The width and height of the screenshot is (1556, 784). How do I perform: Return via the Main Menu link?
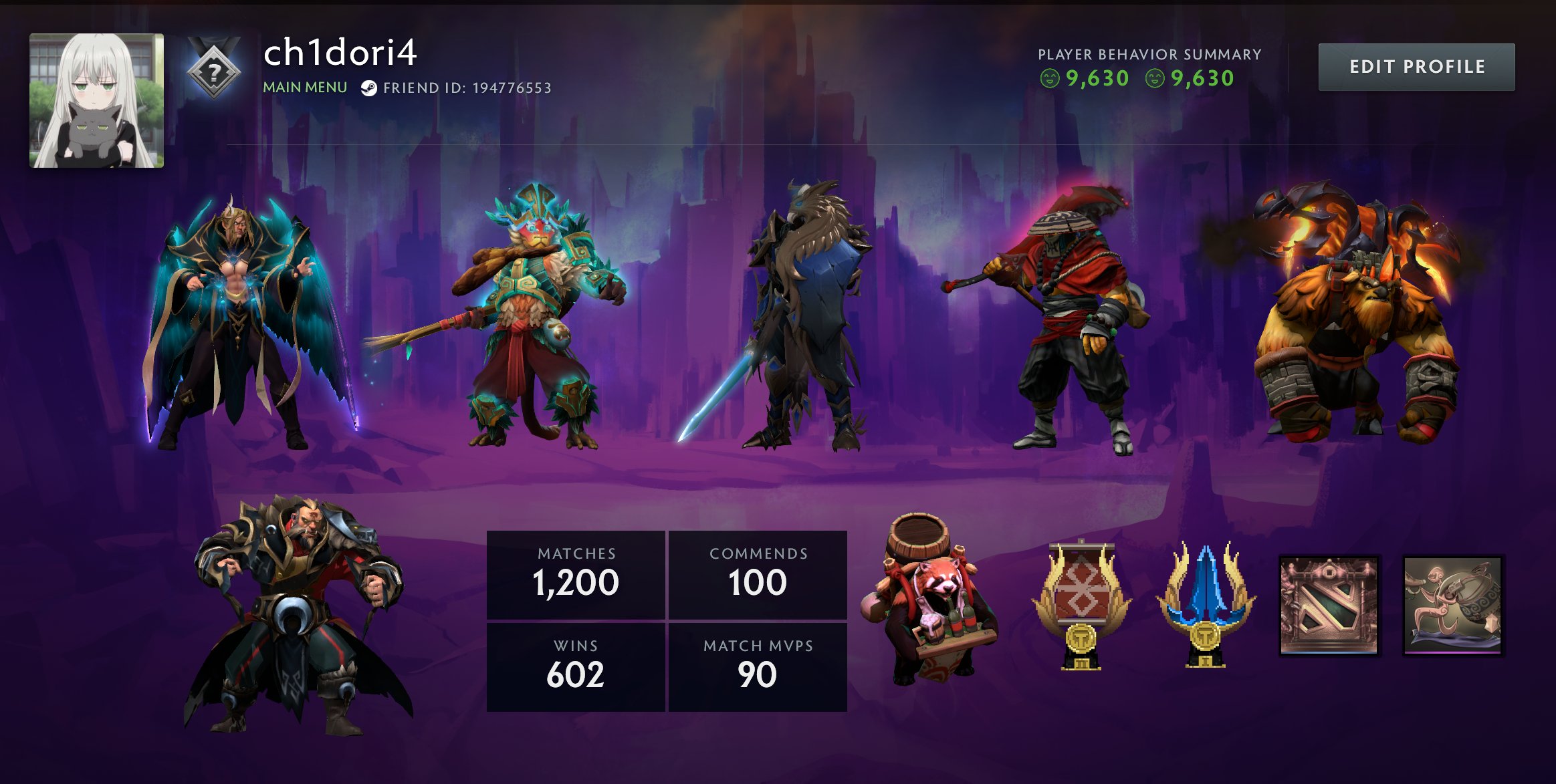pos(305,88)
